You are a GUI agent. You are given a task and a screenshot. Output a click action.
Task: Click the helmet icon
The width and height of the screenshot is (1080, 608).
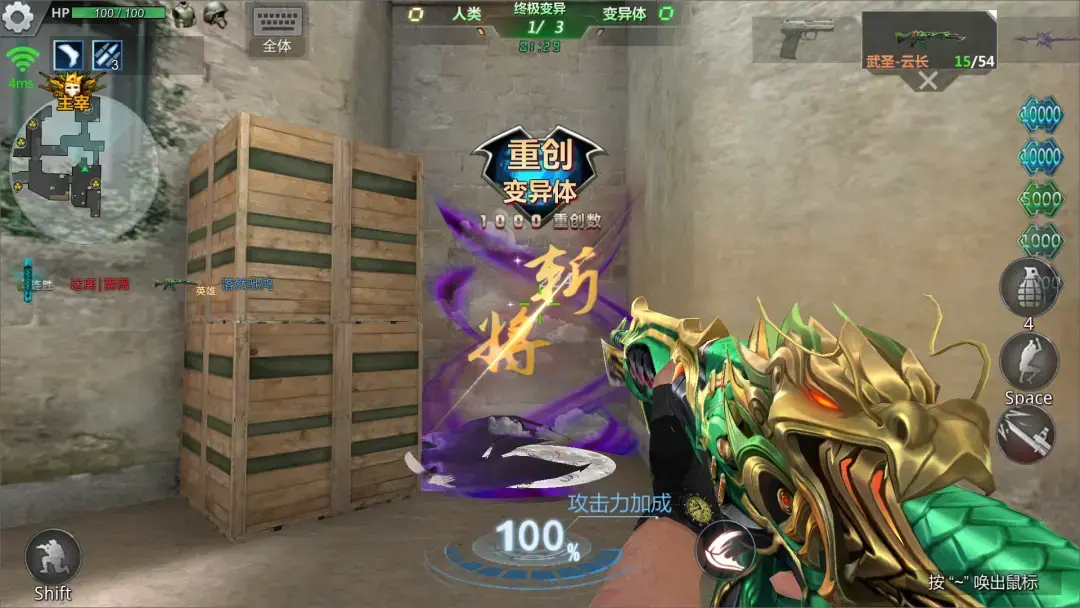tap(216, 14)
